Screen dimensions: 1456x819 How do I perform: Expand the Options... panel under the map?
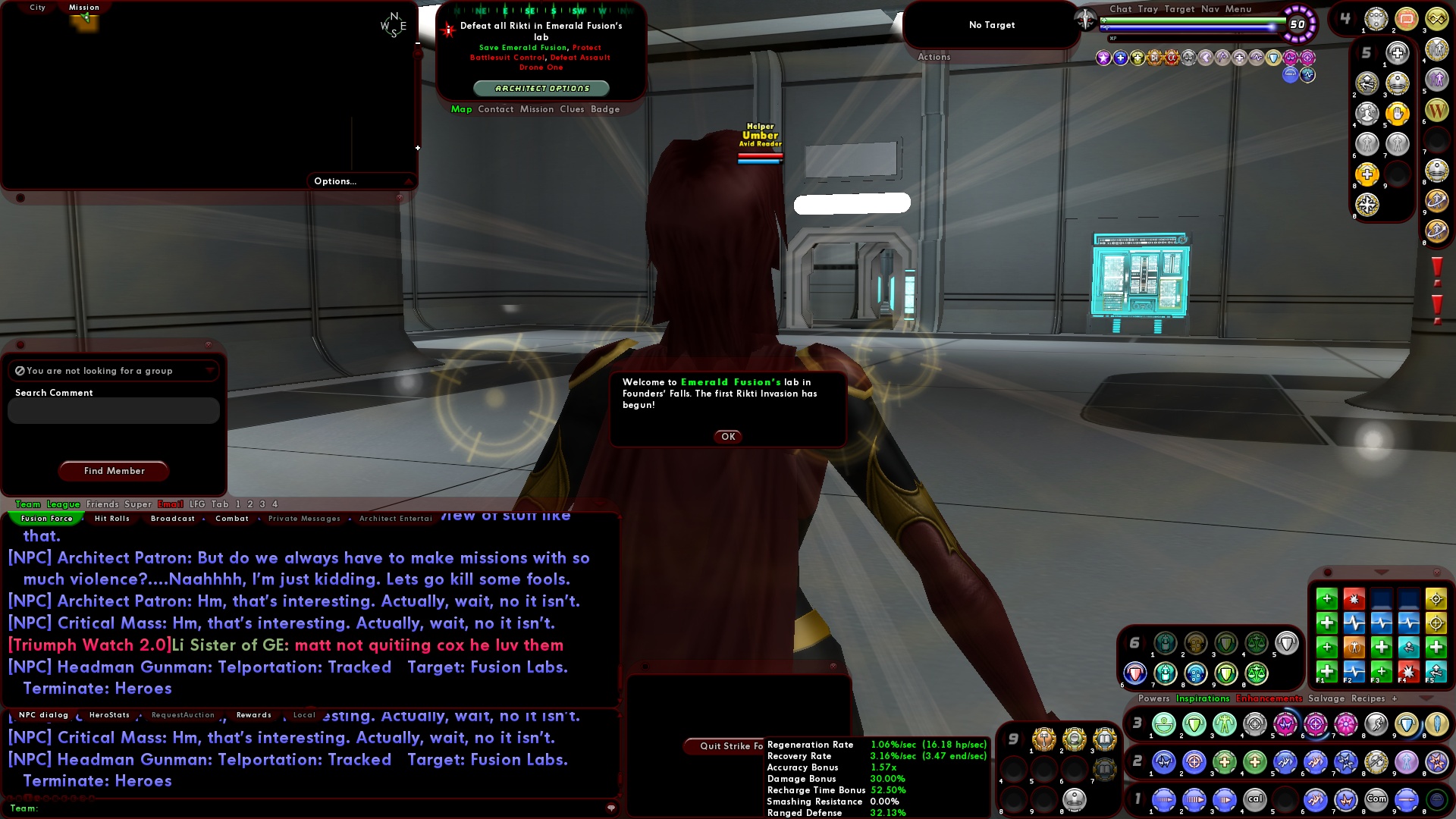(x=334, y=181)
